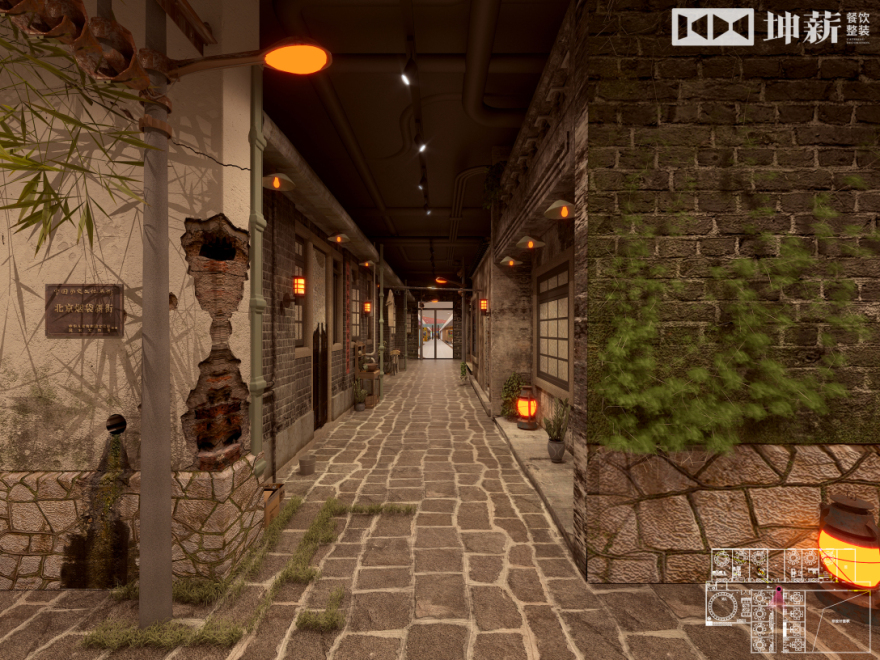Screen dimensions: 880x660
Task: Click the 坤薪 brand logo watermark
Action: [x=770, y=27]
